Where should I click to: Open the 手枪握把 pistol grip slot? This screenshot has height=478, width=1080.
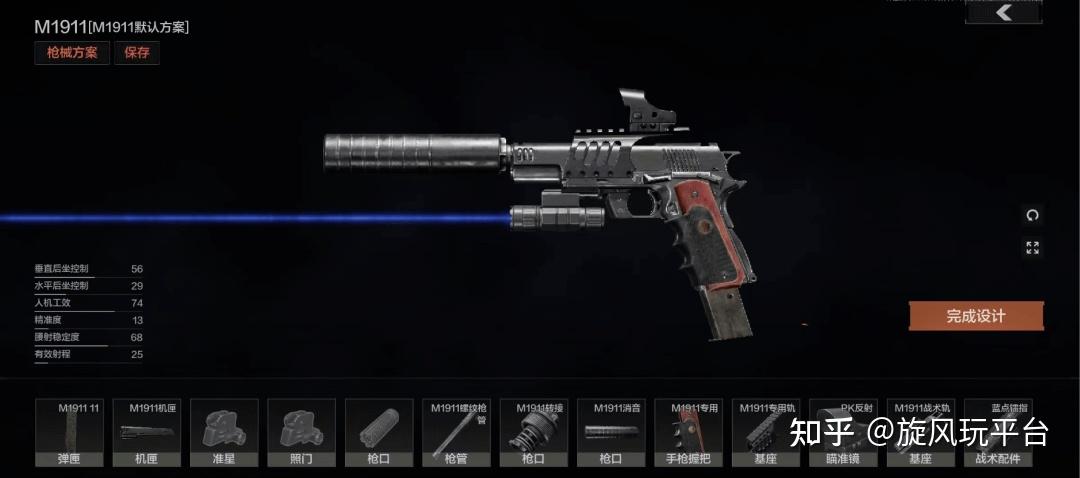(x=688, y=432)
